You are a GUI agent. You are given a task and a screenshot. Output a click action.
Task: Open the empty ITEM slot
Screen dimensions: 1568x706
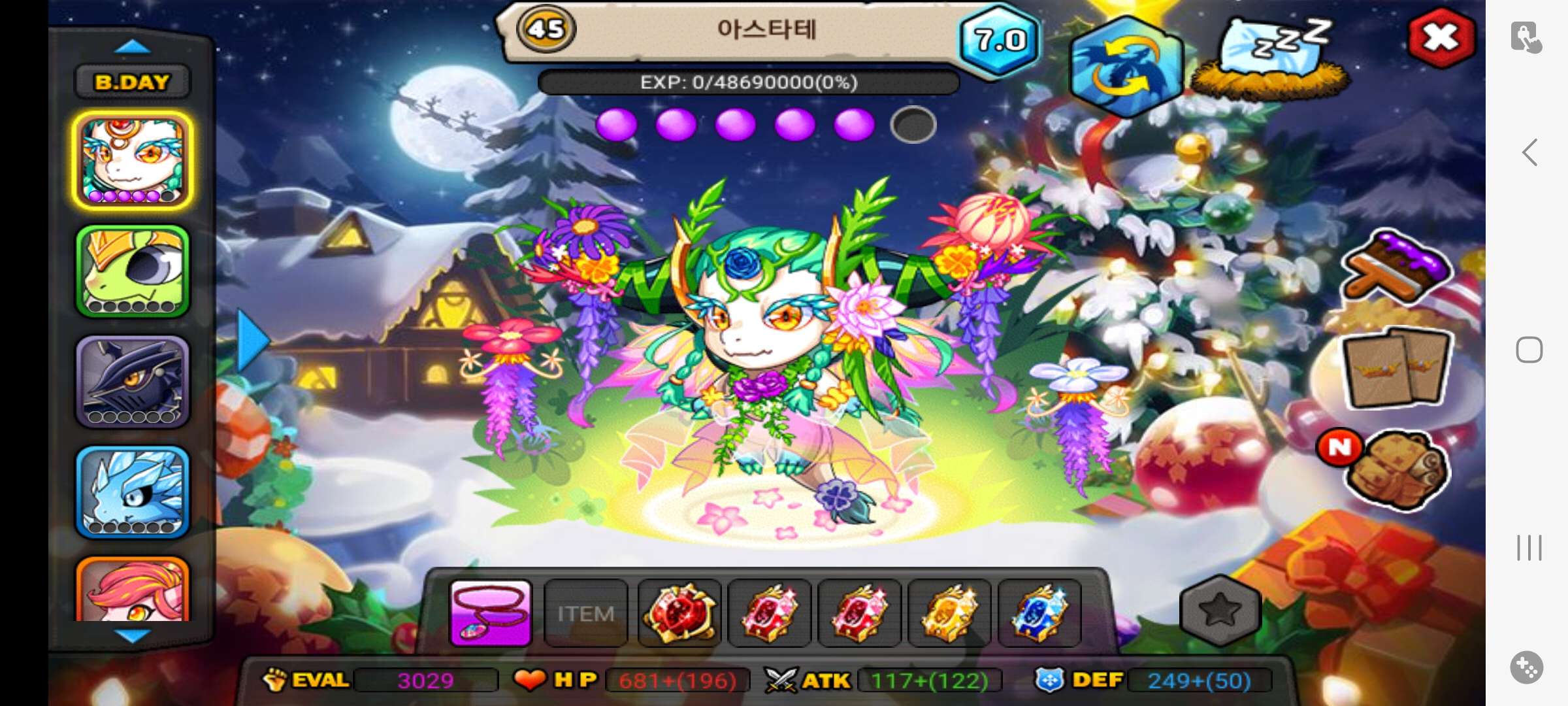(585, 613)
